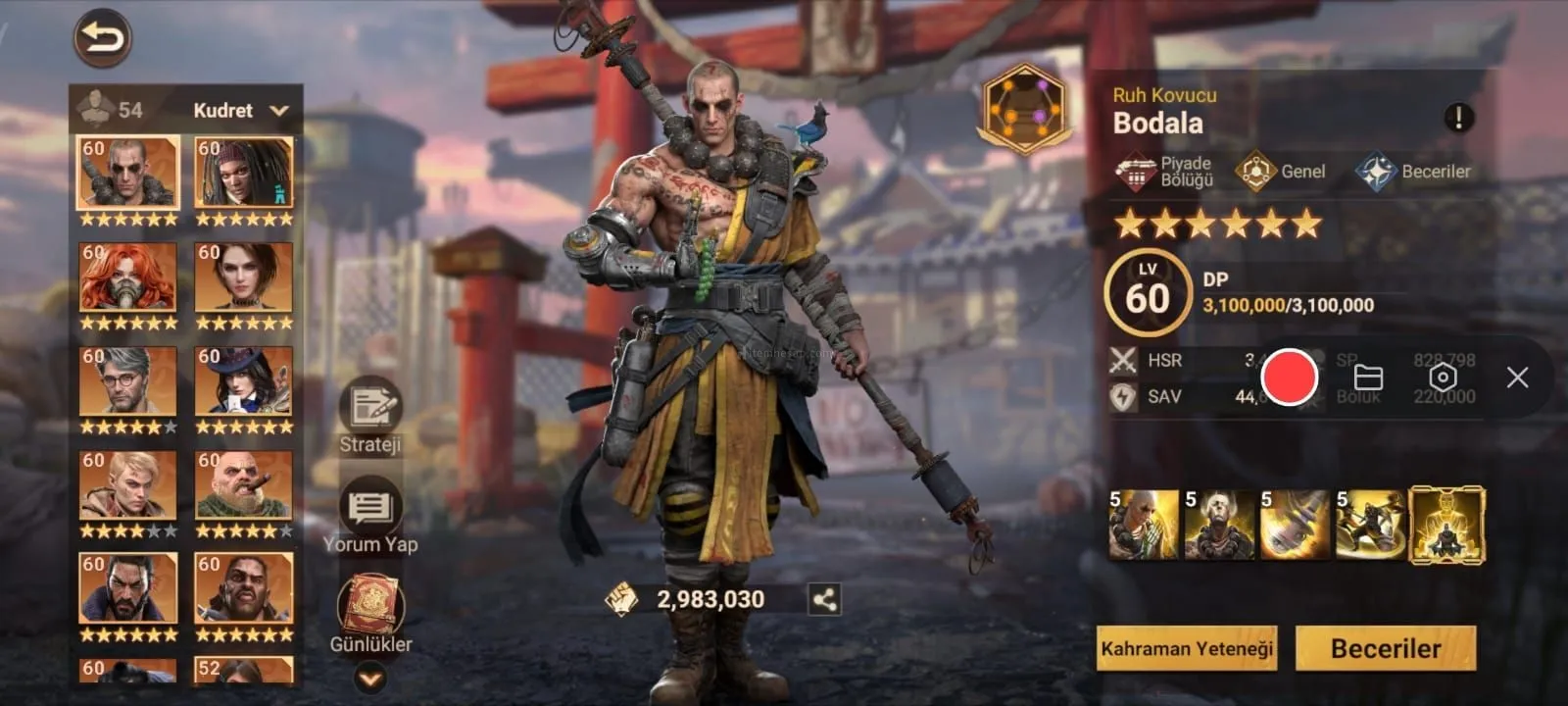Image resolution: width=1568 pixels, height=706 pixels.
Task: Select the dreadlocked hero portrait
Action: (244, 173)
